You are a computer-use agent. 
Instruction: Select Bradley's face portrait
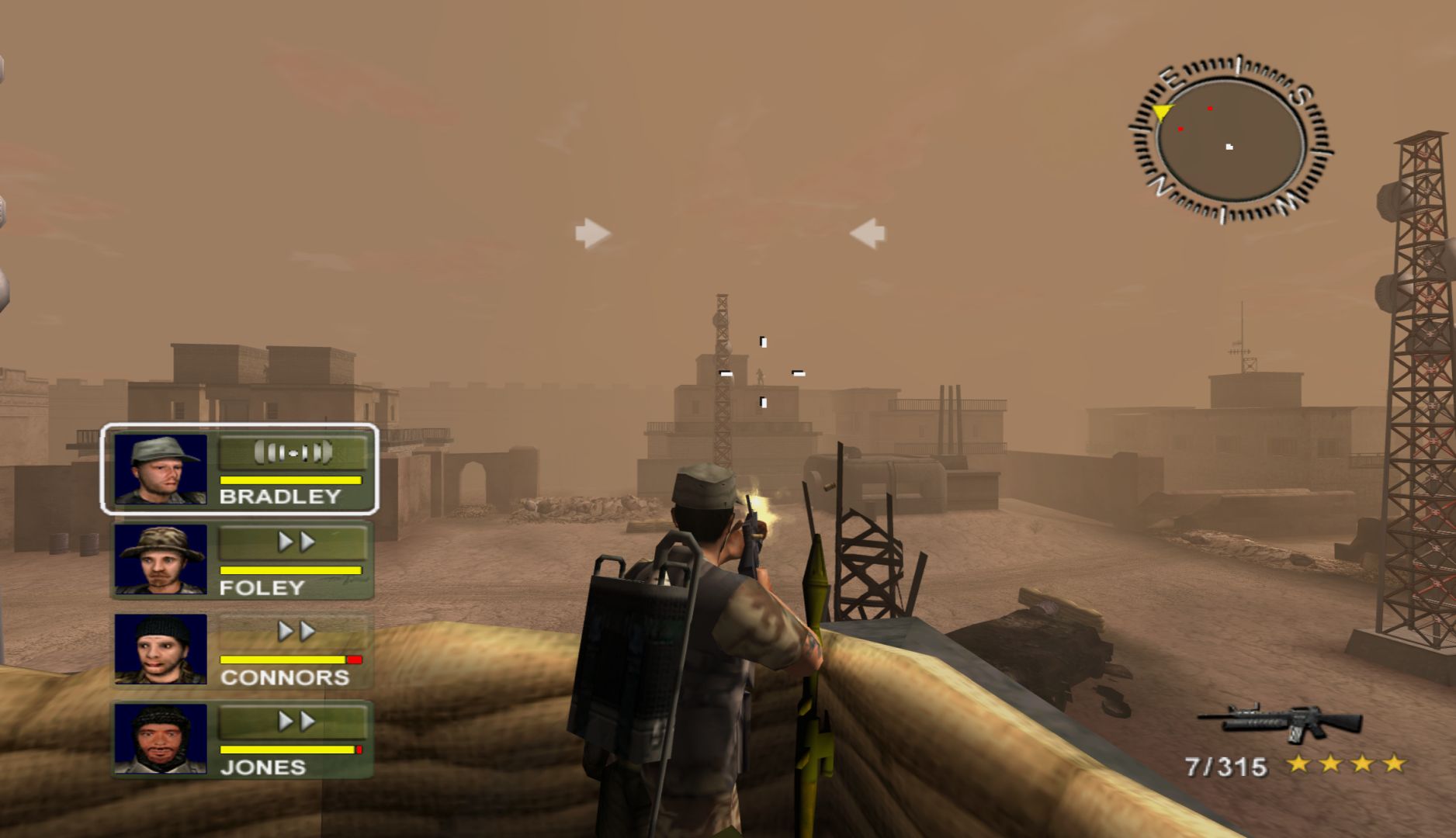tap(161, 469)
